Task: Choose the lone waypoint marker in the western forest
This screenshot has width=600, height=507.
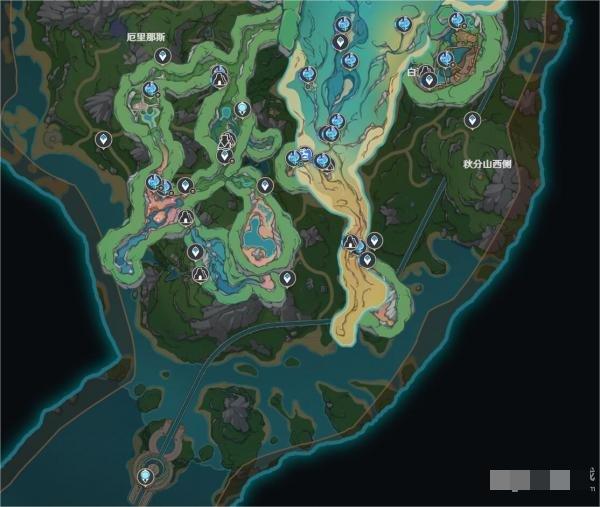Action: pyautogui.click(x=102, y=140)
